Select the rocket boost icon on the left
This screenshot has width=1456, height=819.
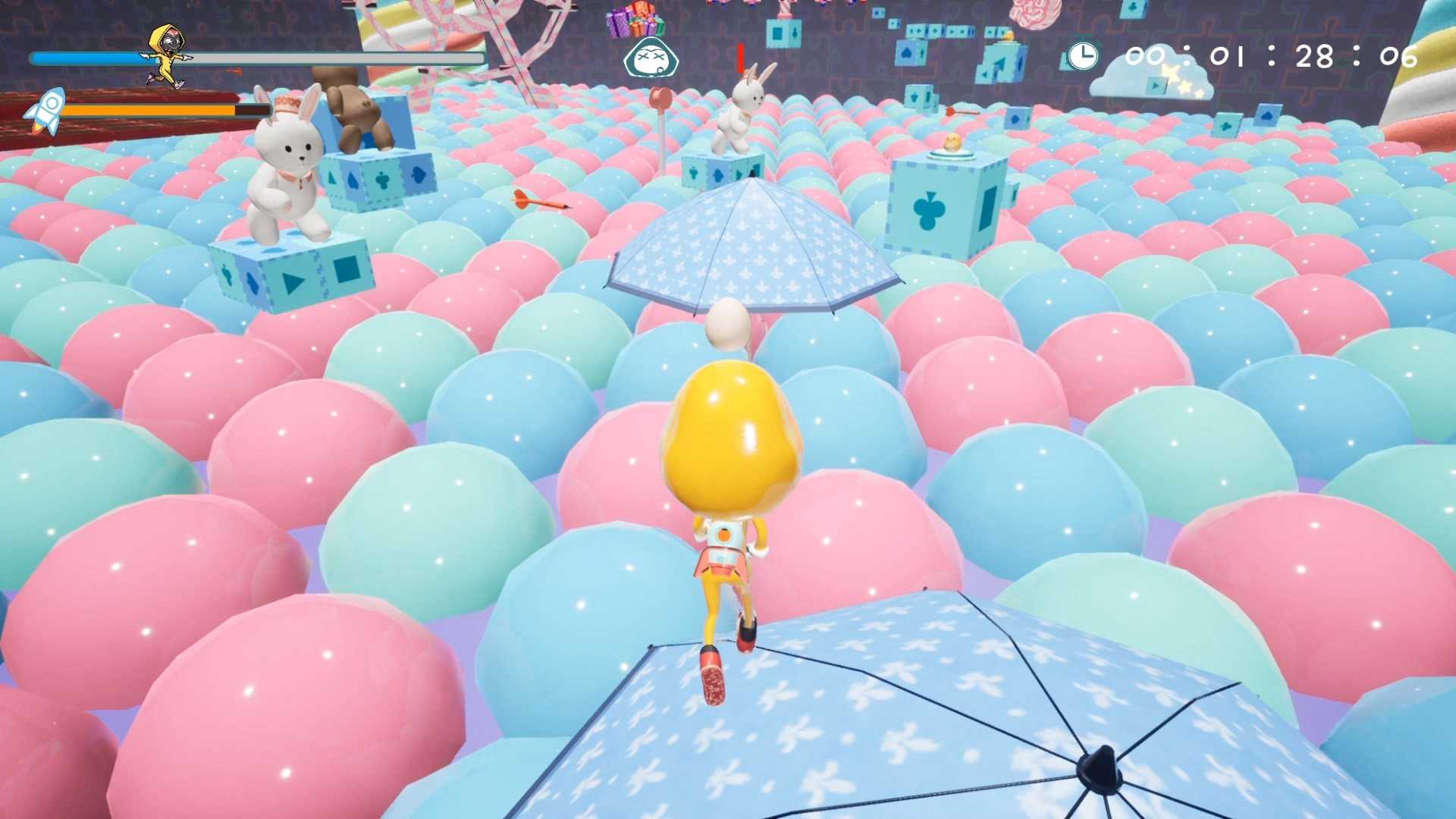[50, 106]
